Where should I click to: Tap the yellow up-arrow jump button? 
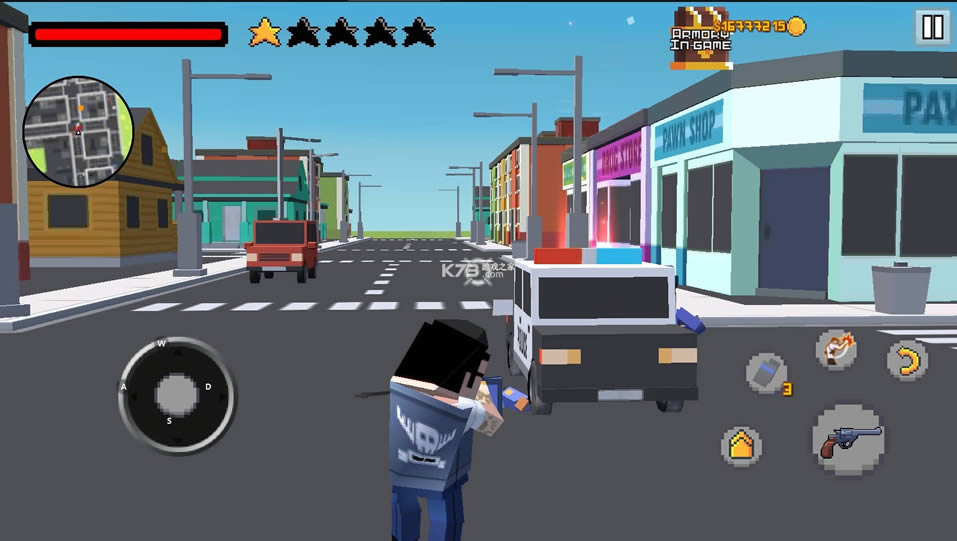tap(741, 446)
